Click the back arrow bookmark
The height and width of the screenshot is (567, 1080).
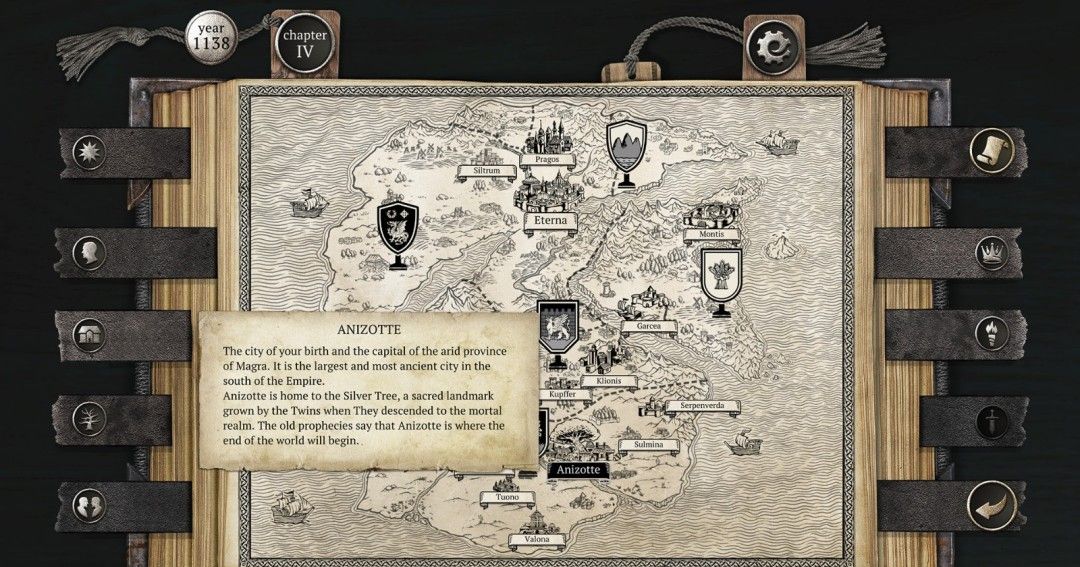click(991, 505)
